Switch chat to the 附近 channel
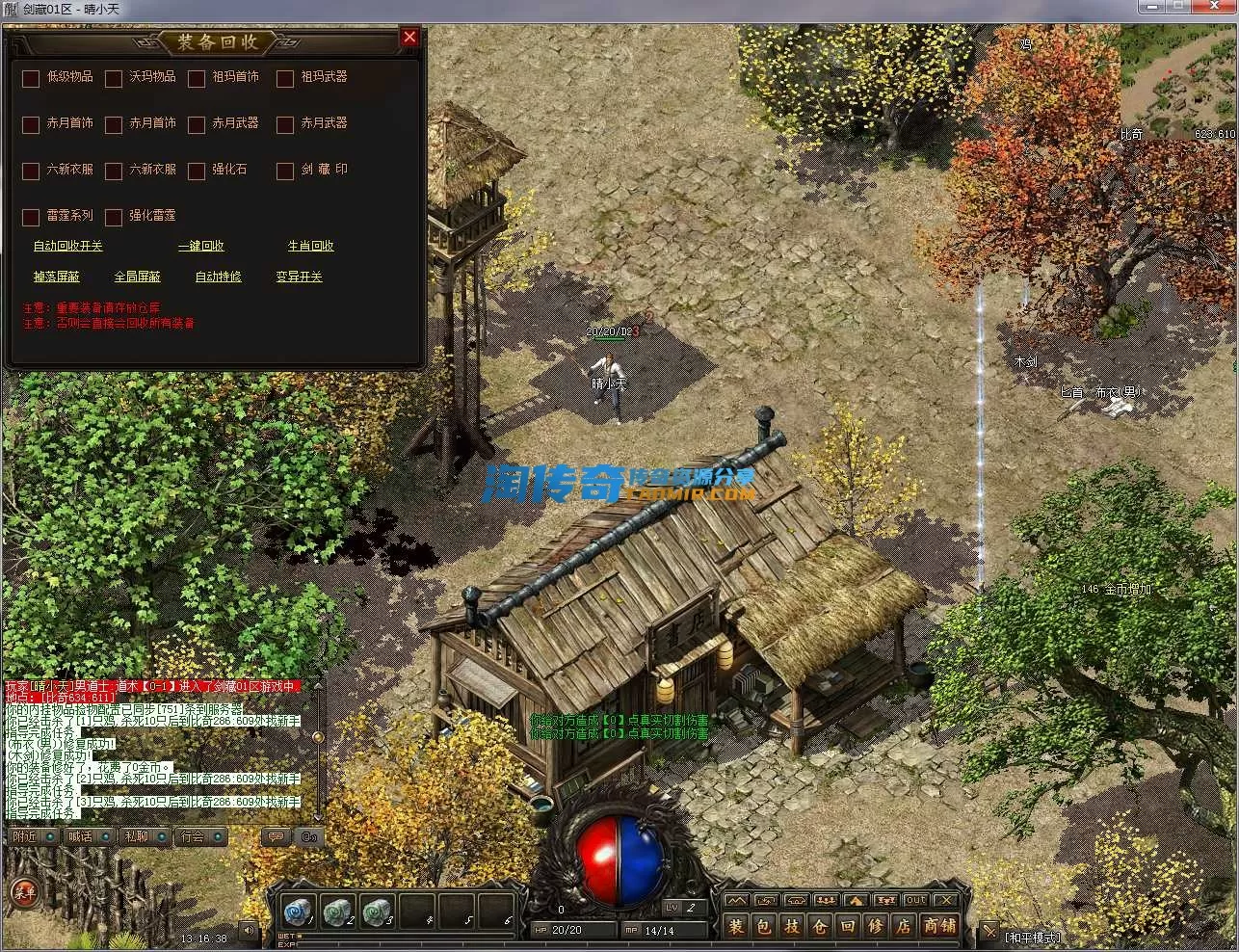Screen dimensions: 1239x952 (x=25, y=836)
